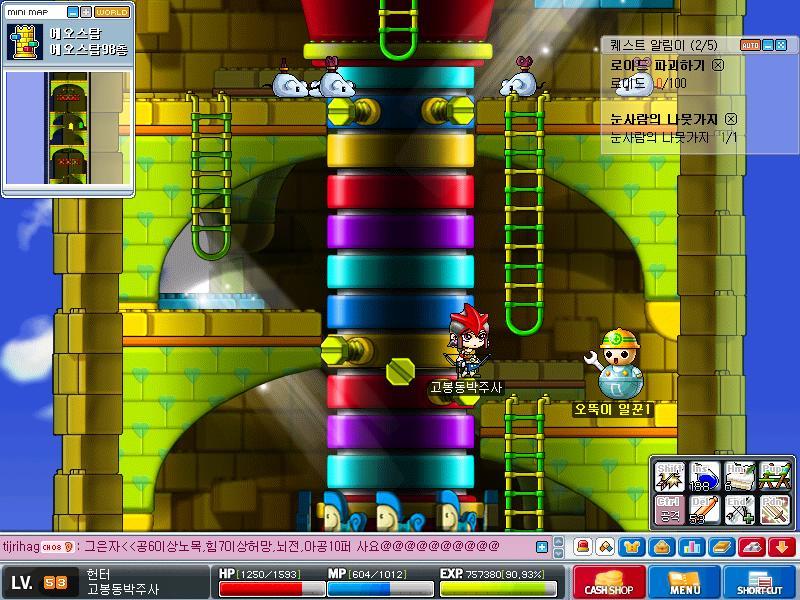The width and height of the screenshot is (800, 600).
Task: Open the World map from minimap
Action: point(112,12)
